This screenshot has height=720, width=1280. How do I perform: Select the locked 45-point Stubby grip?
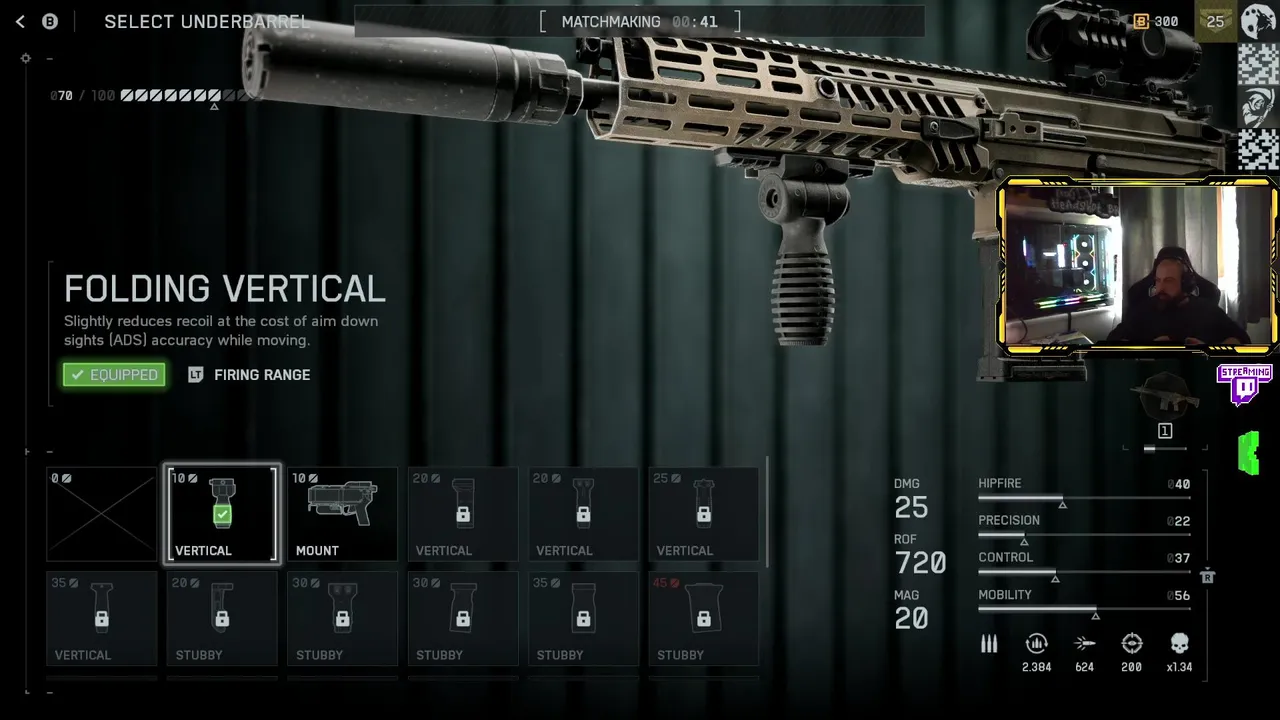point(703,618)
